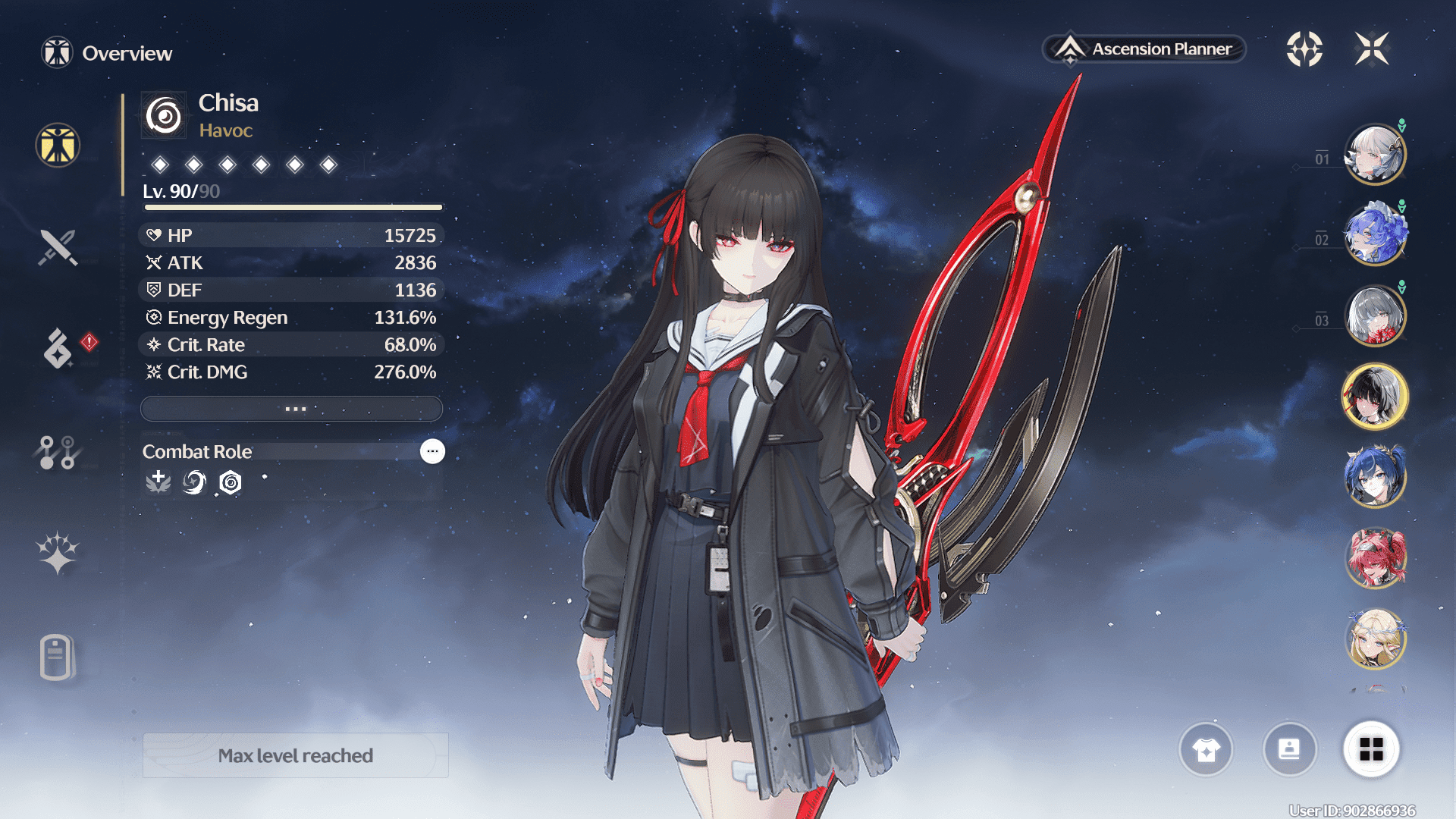Open the Ascension Planner
Image resolution: width=1456 pixels, height=819 pixels.
(1145, 49)
